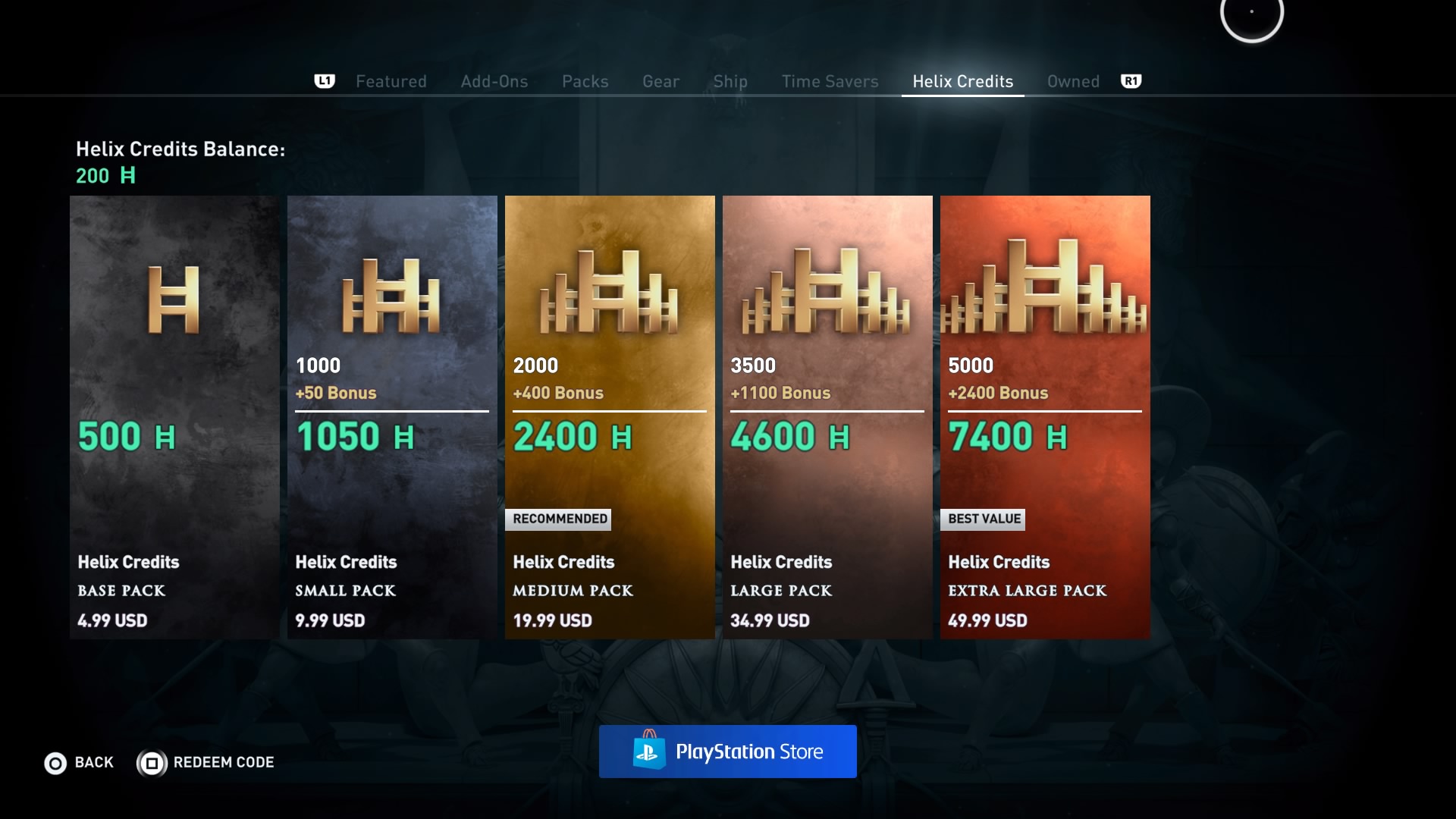Switch to the Featured tab
Viewport: 1456px width, 819px height.
(391, 81)
